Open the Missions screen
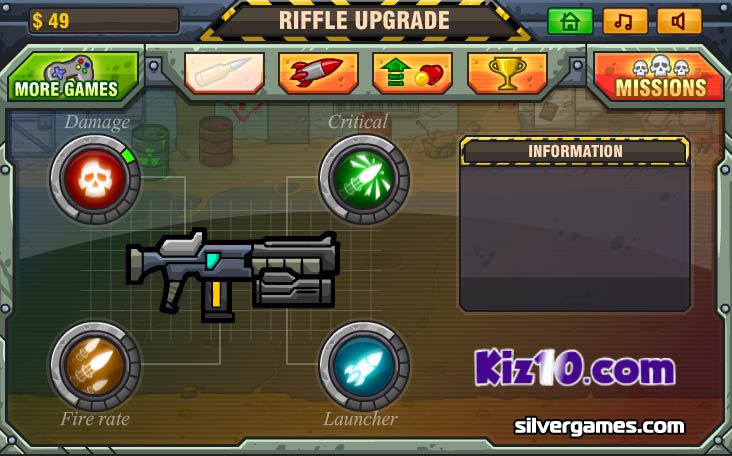Viewport: 732px width, 456px height. [x=659, y=78]
